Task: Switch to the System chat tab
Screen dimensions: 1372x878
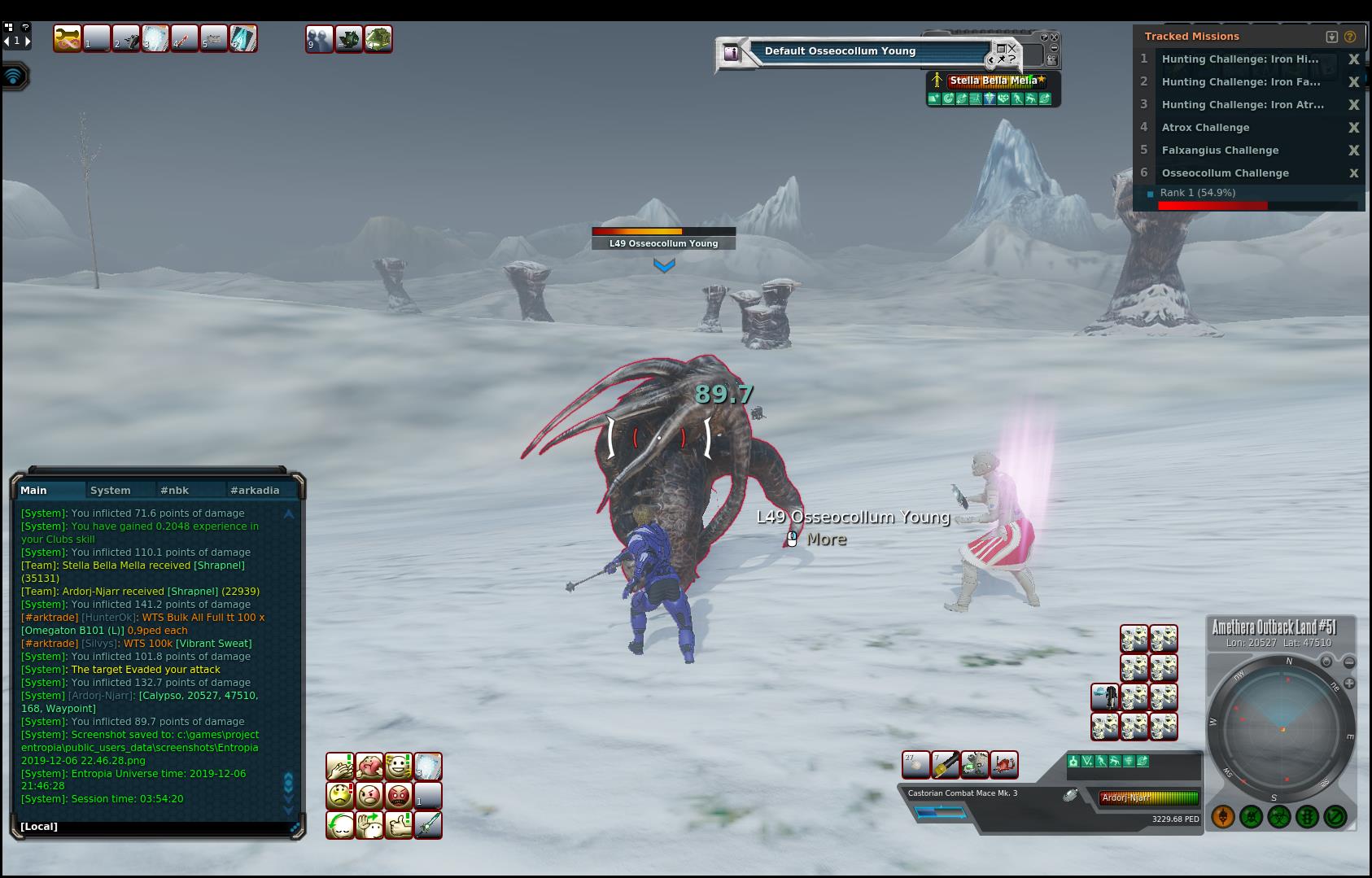Action: (x=111, y=490)
